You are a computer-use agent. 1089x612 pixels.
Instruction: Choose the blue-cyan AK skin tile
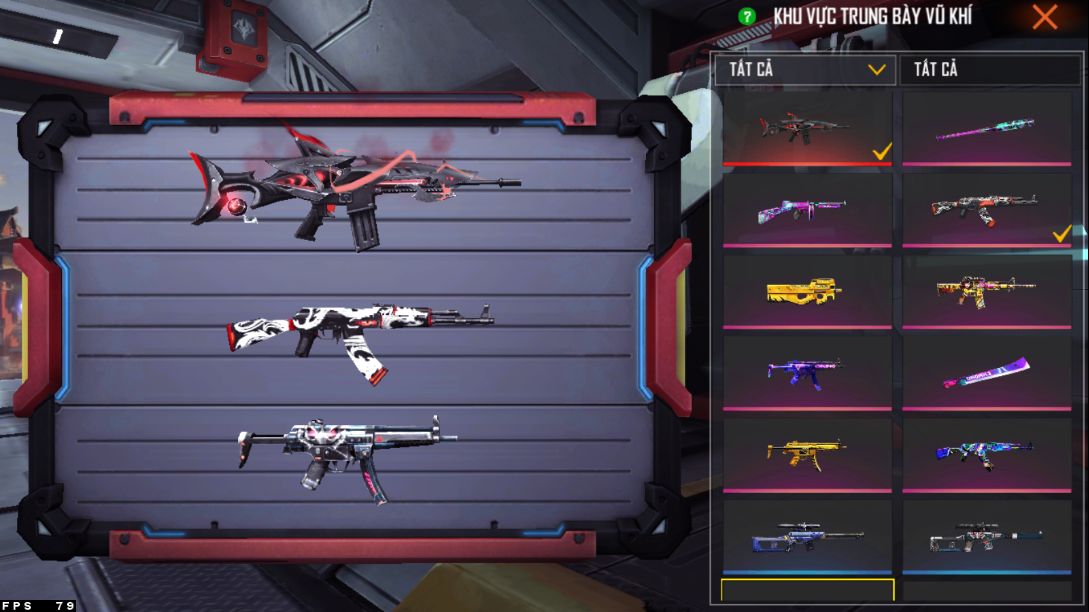coord(987,454)
